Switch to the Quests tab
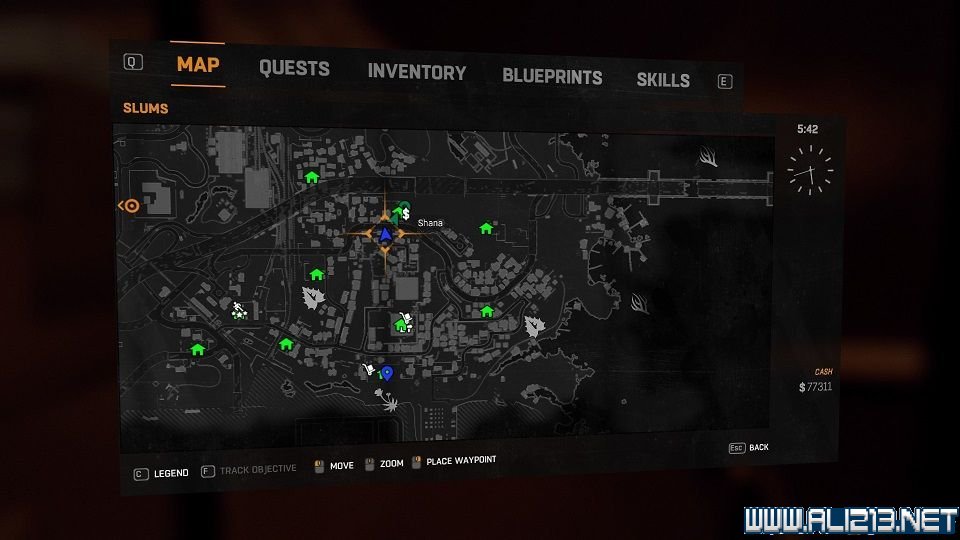This screenshot has width=960, height=540. coord(294,69)
